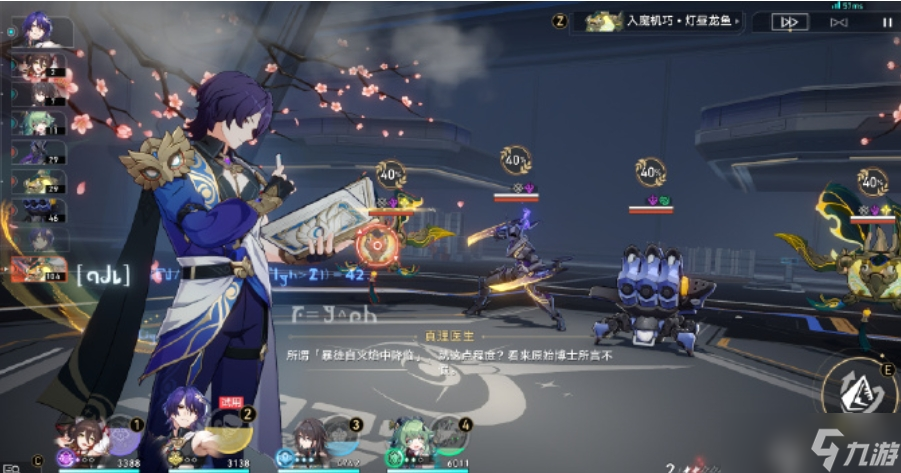
Task: Toggle the double-speed battle button
Action: (x=790, y=21)
